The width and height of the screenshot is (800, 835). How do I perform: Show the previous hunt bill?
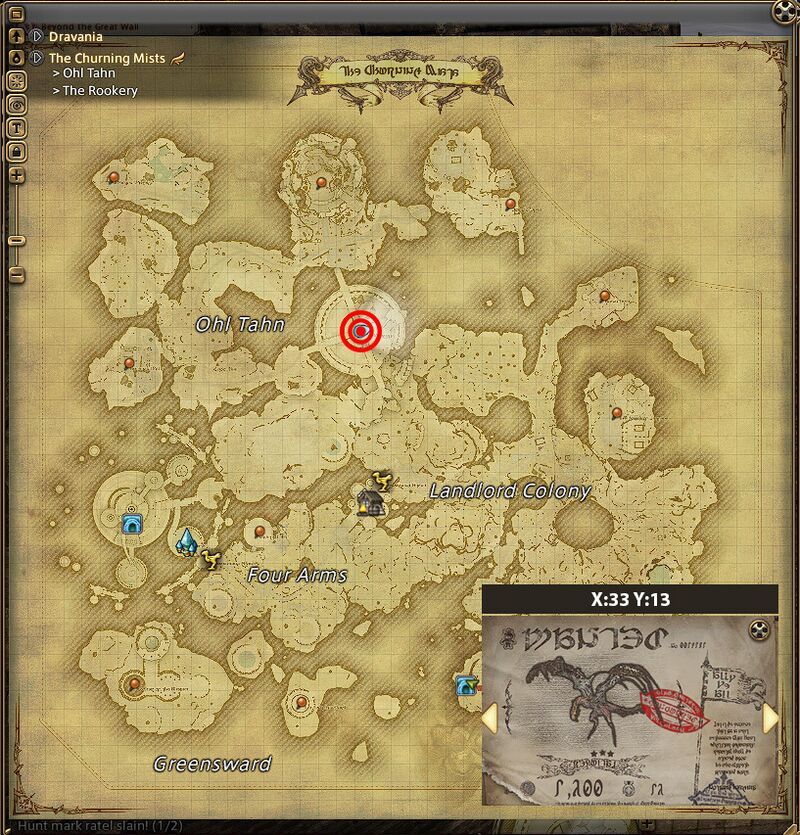tap(490, 718)
